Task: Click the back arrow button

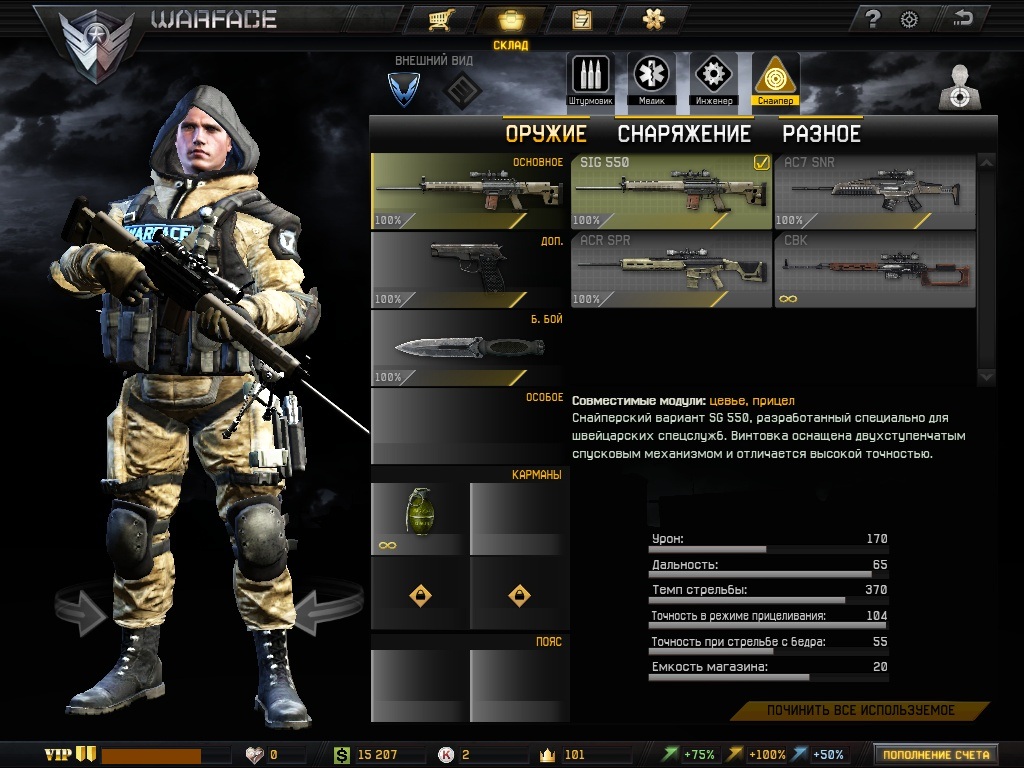Action: tap(963, 18)
